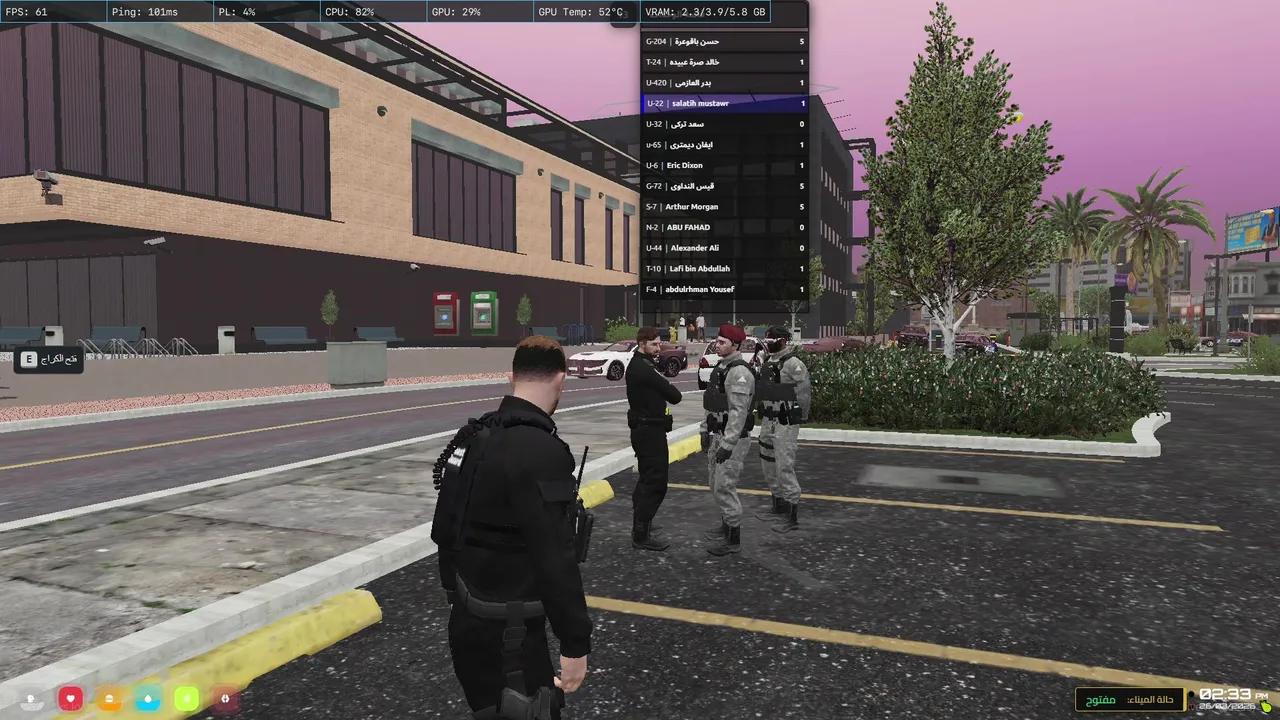The height and width of the screenshot is (720, 1280).
Task: Click the dark red lungs stamina icon
Action: point(224,699)
